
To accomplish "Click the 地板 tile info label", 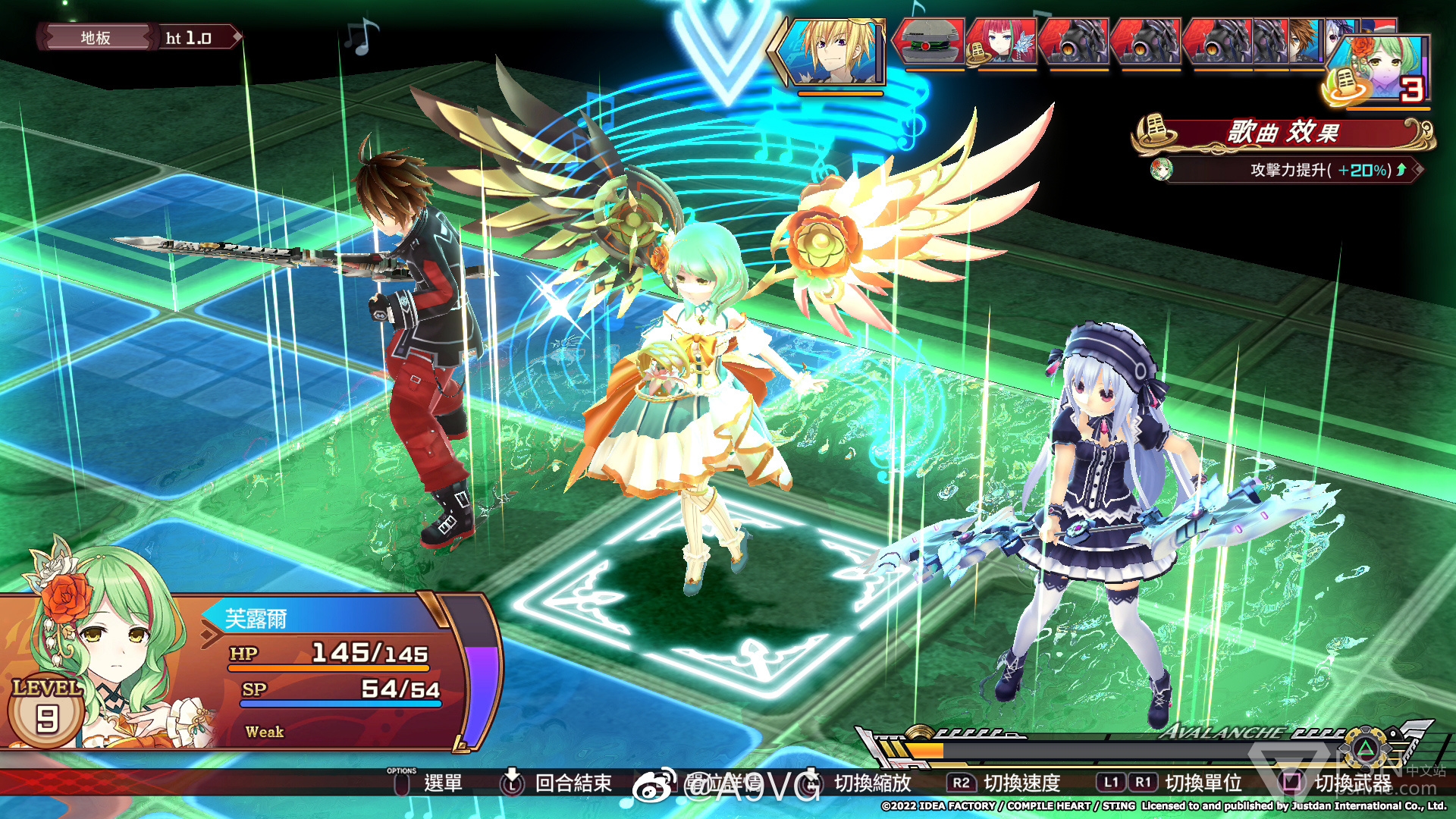I will click(x=96, y=37).
